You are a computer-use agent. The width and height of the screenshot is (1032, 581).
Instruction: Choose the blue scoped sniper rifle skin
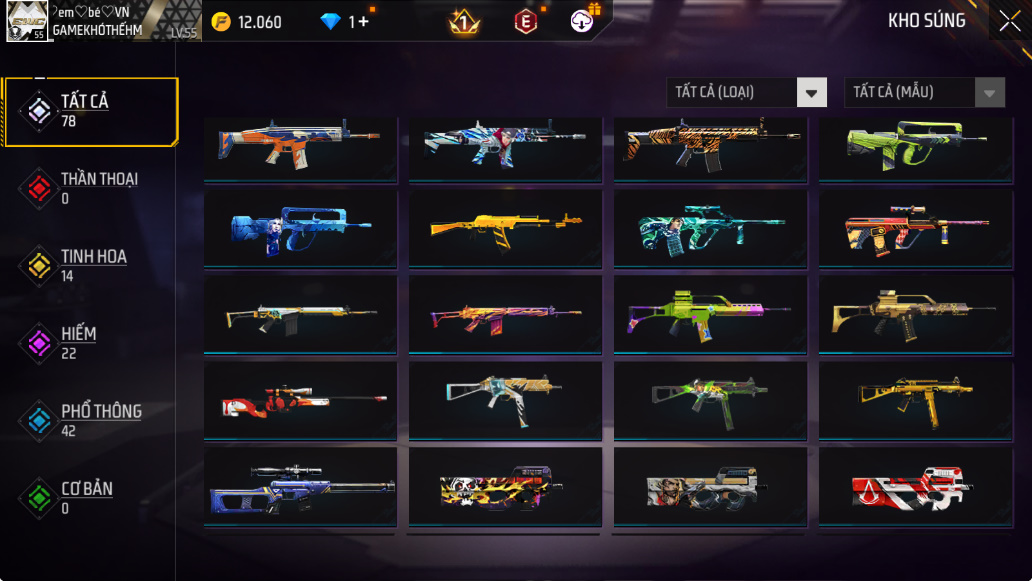coord(300,486)
